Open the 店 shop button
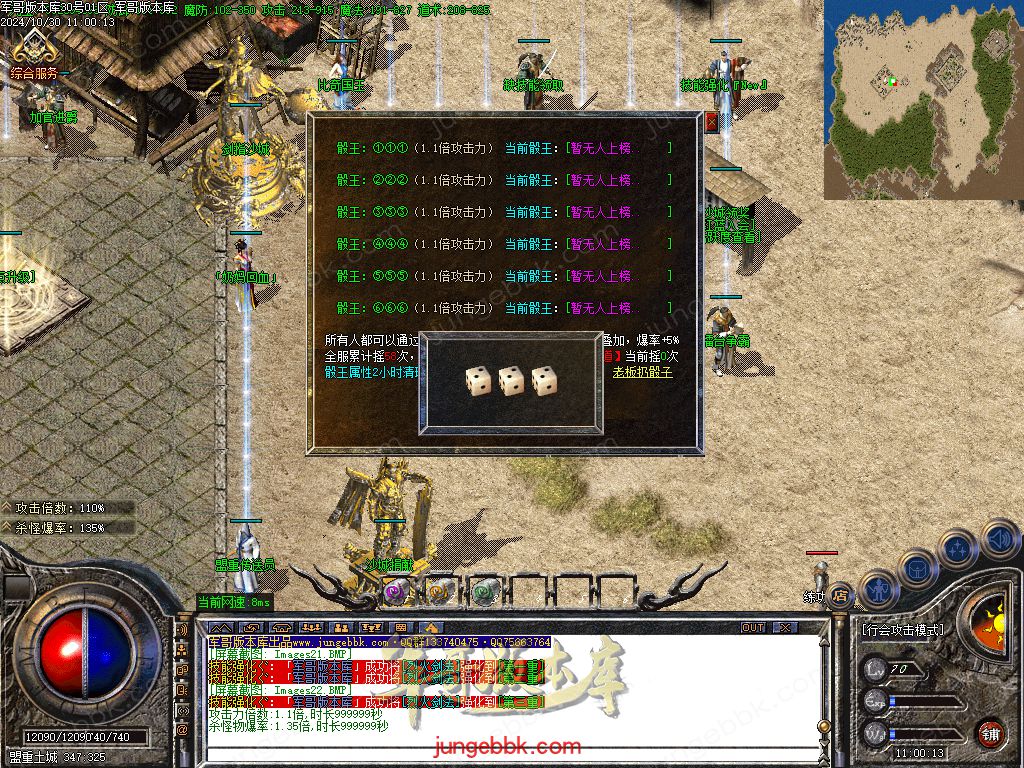 840,595
